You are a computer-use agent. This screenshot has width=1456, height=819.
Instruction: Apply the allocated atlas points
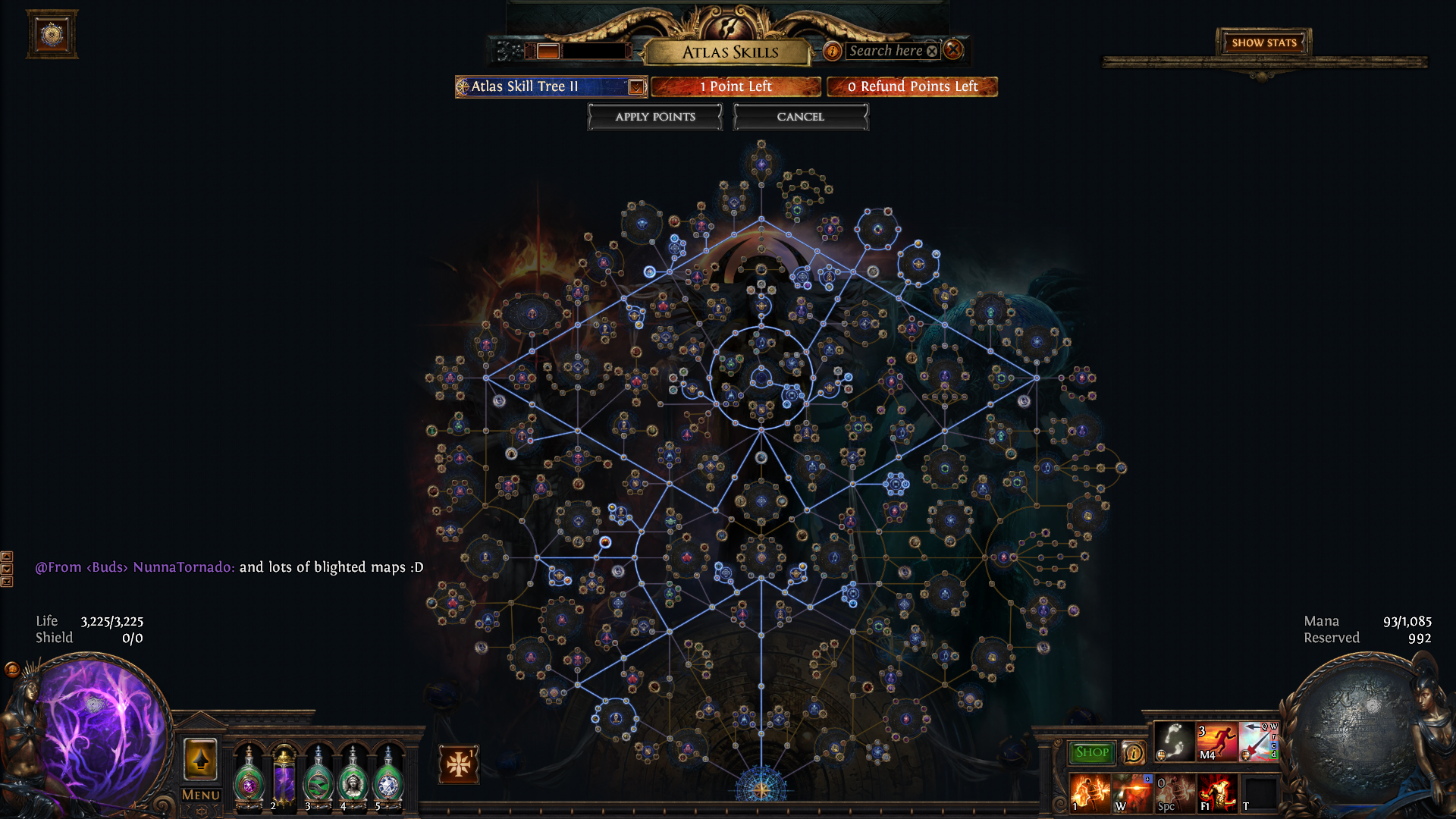point(654,117)
